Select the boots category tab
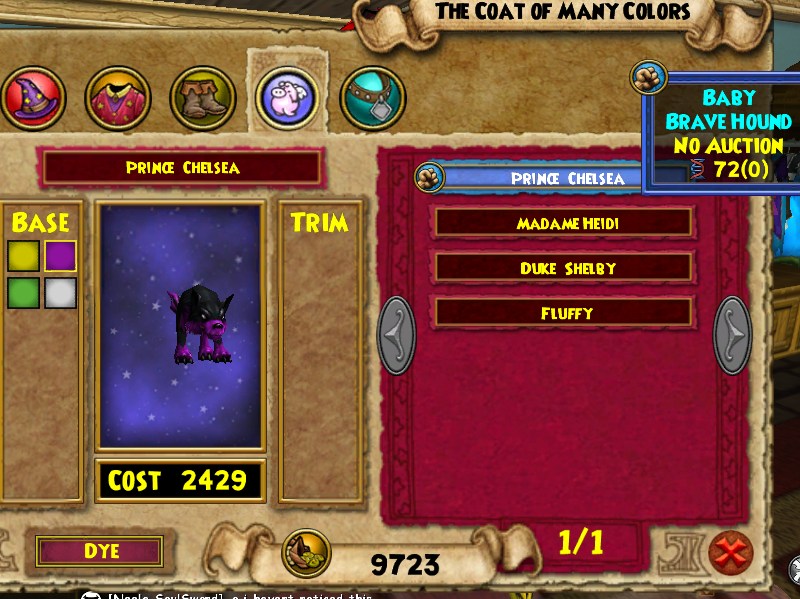Screen dimensions: 800x599 202,98
